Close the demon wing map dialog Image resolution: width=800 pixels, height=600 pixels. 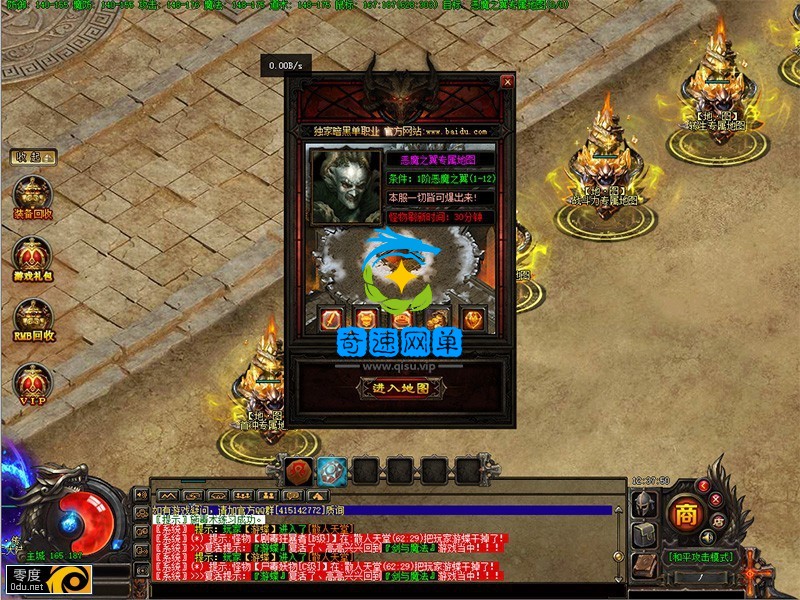(x=507, y=82)
